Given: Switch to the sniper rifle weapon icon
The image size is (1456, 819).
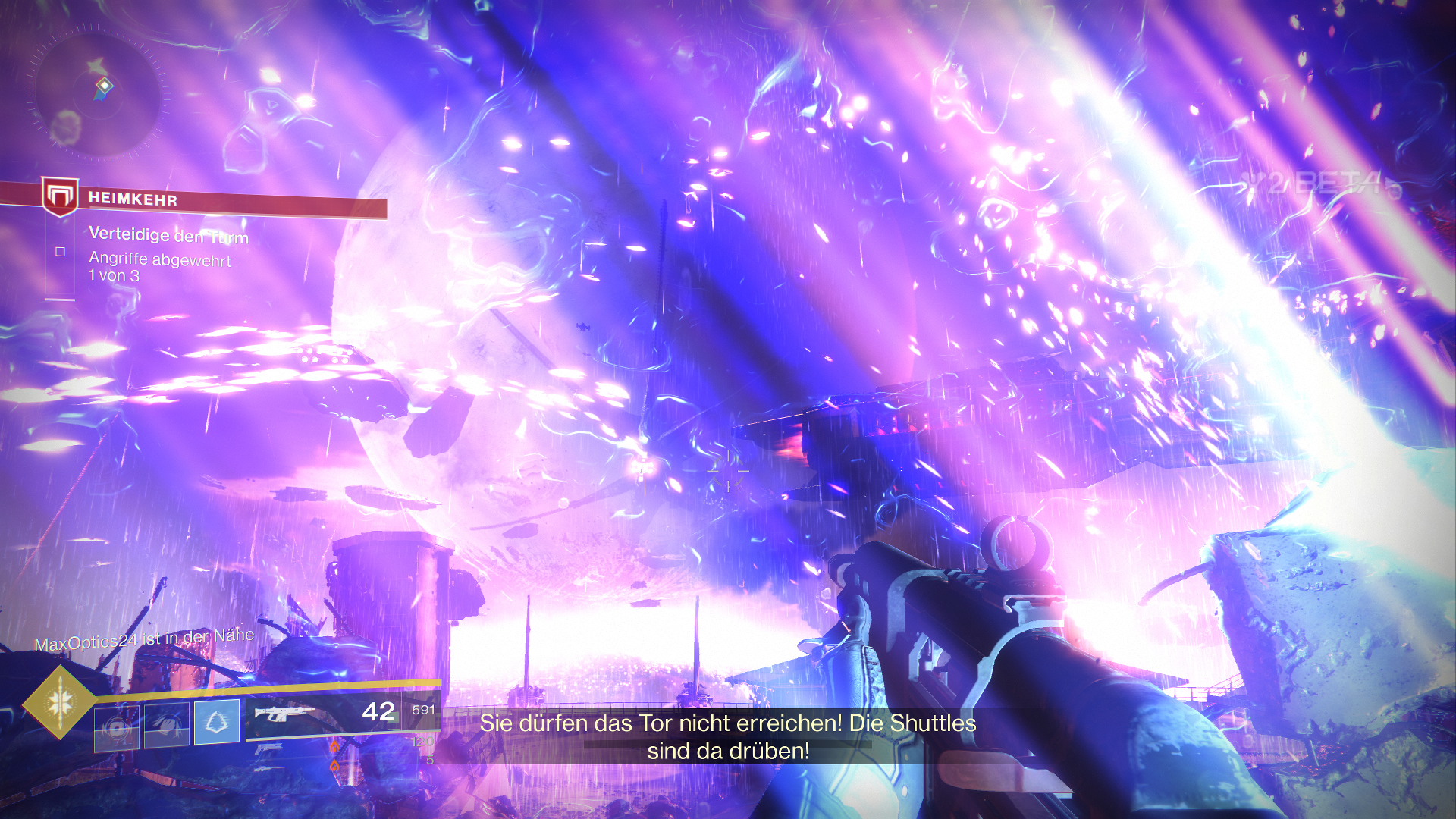Looking at the screenshot, I should pos(270,769).
